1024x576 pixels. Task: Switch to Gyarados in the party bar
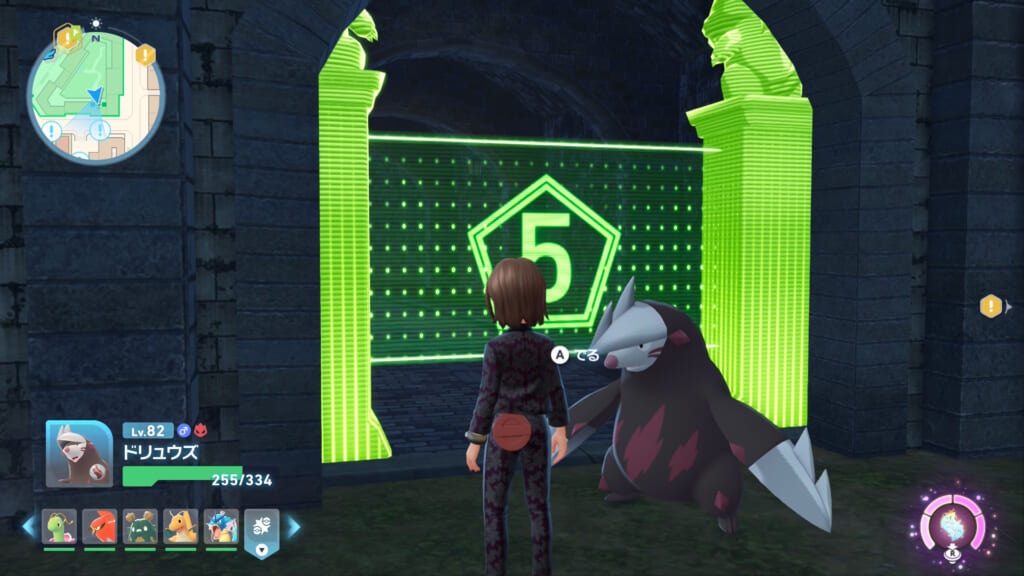pyautogui.click(x=221, y=526)
